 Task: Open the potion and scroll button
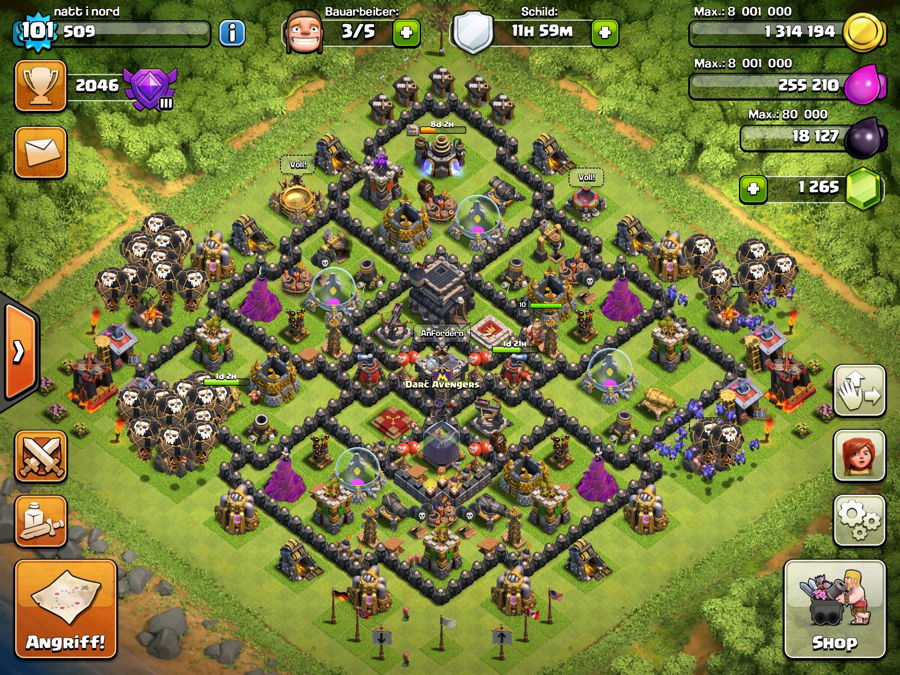tap(41, 521)
